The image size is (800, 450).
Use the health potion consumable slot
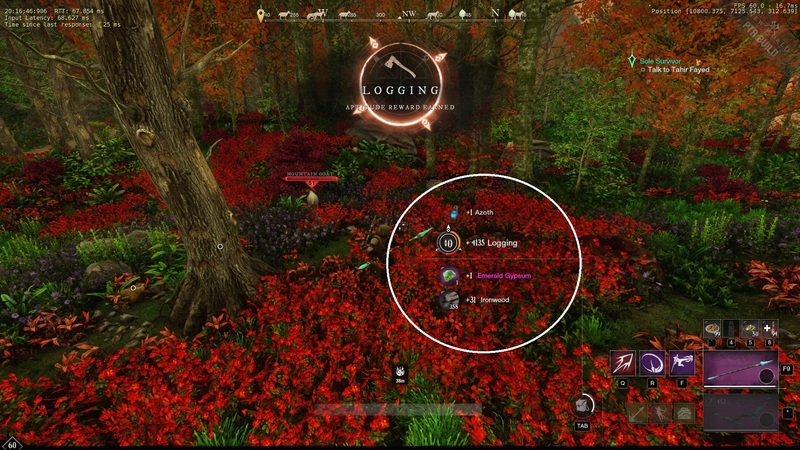tap(768, 328)
